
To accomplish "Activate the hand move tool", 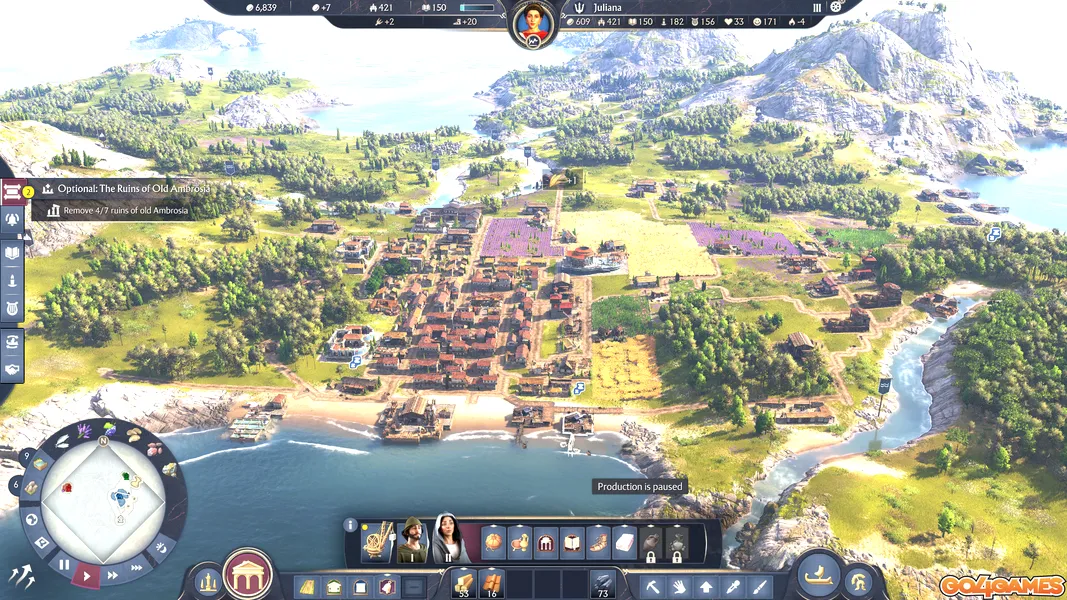I will pyautogui.click(x=680, y=586).
